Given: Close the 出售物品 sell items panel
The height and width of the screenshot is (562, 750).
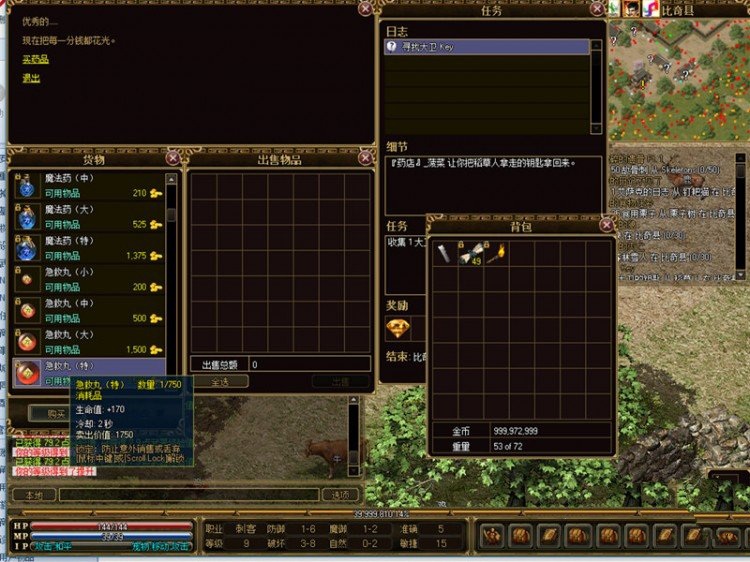Looking at the screenshot, I should click(x=367, y=158).
